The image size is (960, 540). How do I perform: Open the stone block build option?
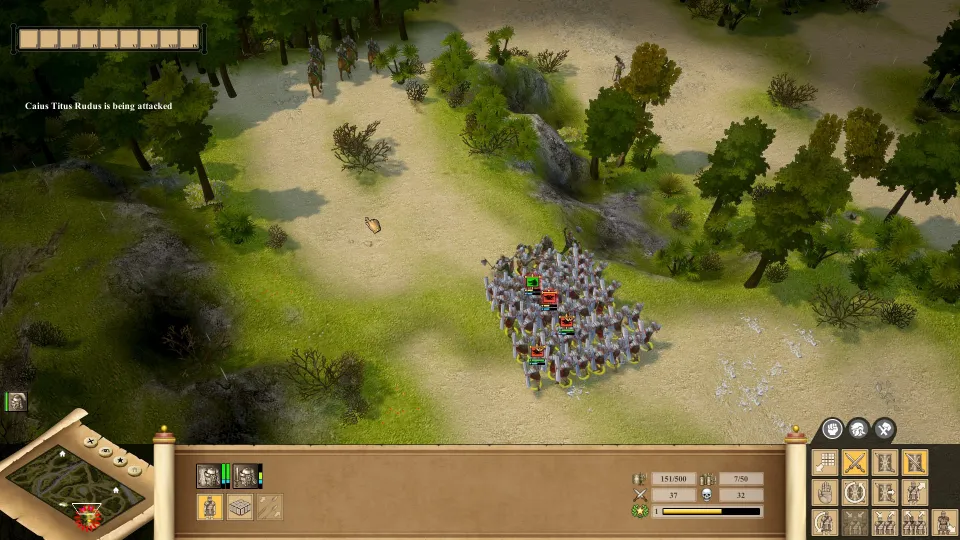(240, 507)
